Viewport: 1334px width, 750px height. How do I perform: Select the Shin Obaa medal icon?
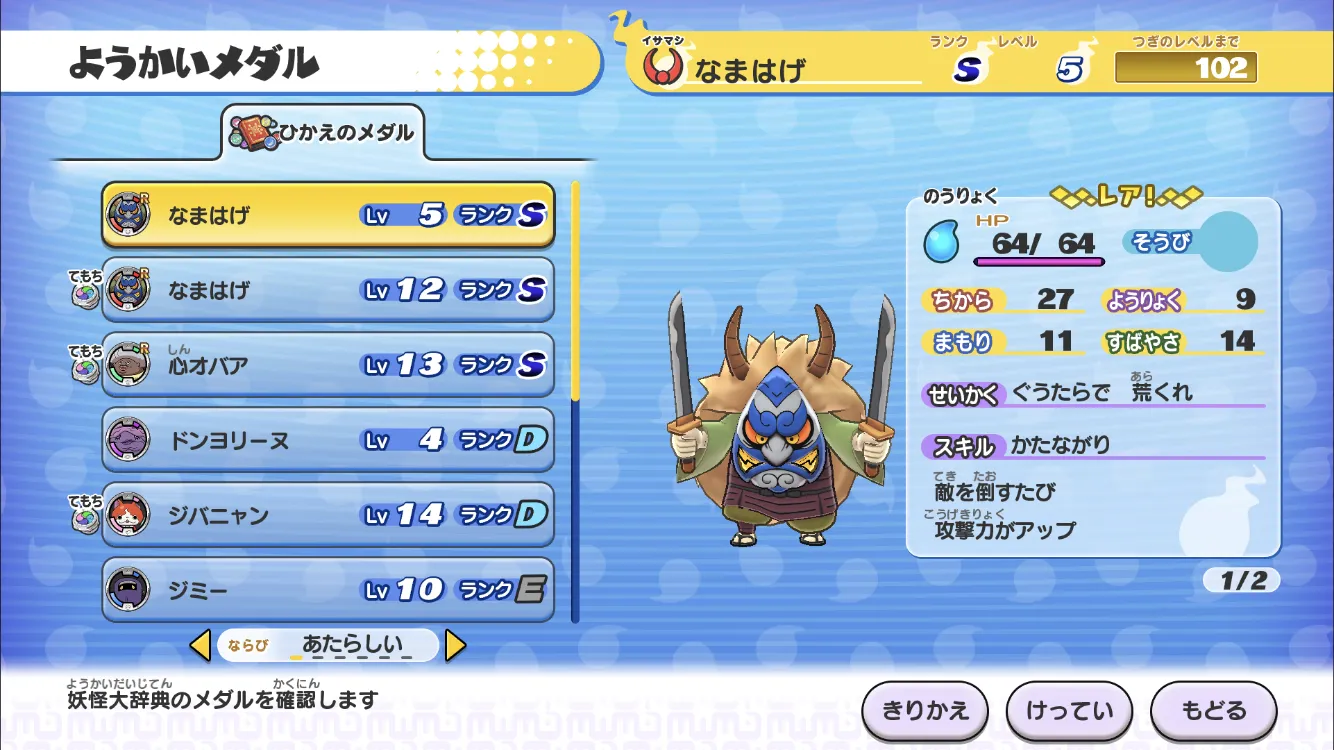(x=129, y=365)
